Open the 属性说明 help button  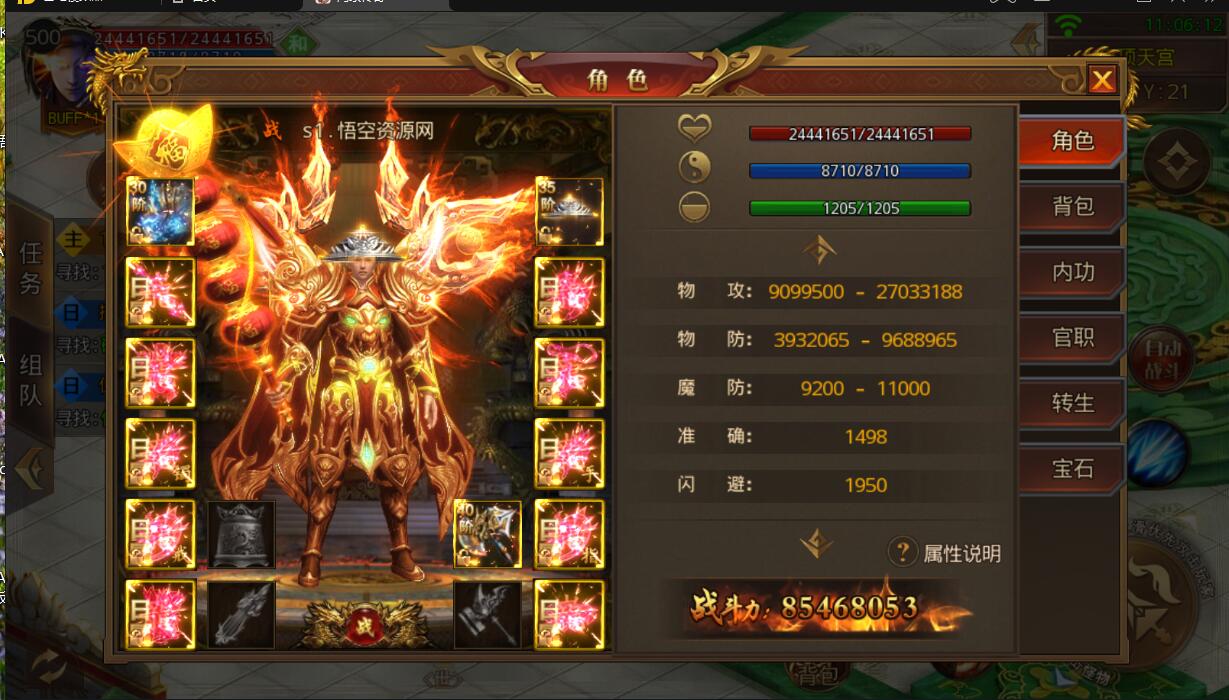(x=903, y=551)
